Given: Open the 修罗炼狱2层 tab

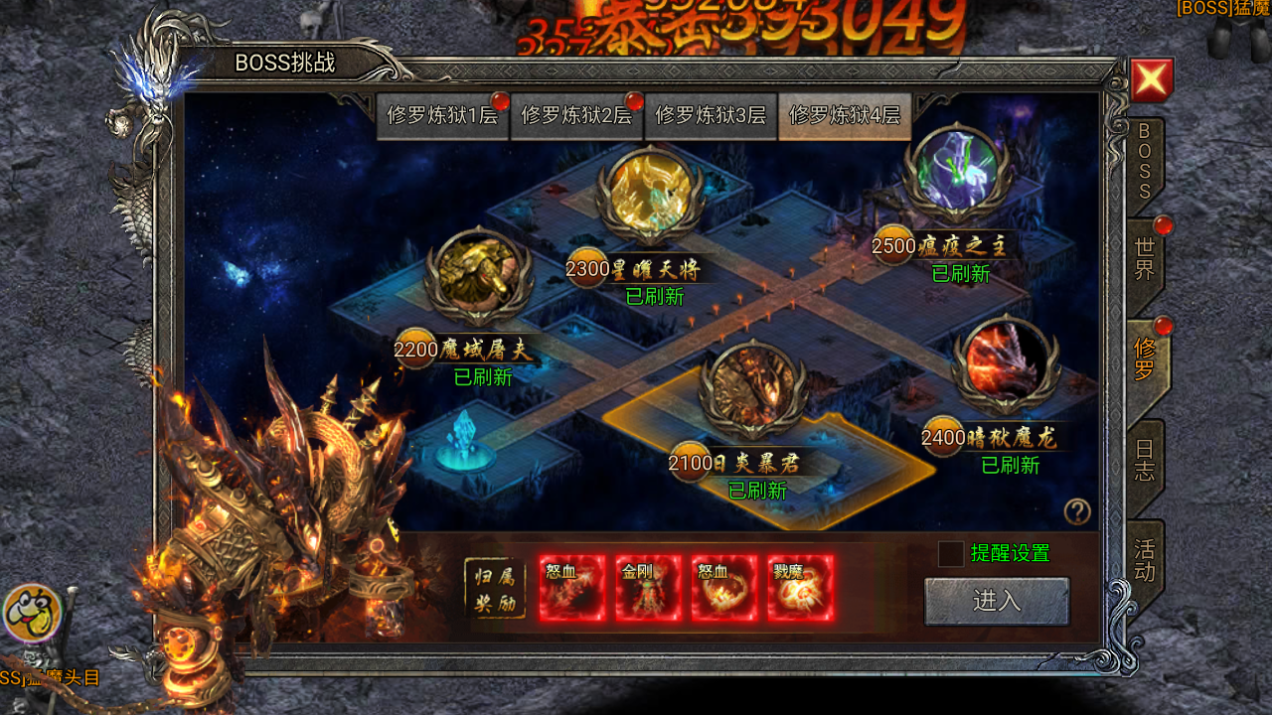Looking at the screenshot, I should point(576,116).
